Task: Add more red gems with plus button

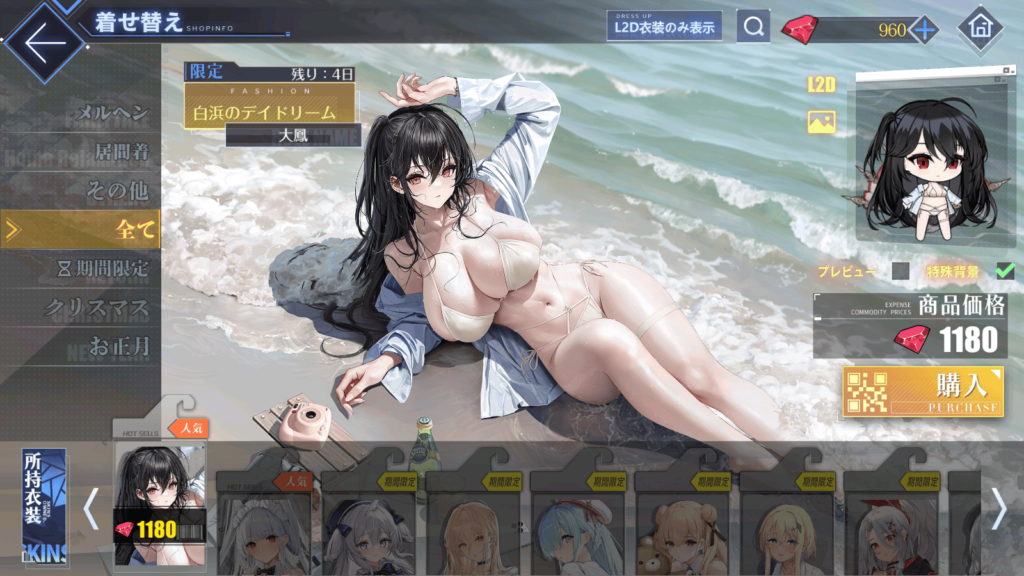Action: pos(923,29)
